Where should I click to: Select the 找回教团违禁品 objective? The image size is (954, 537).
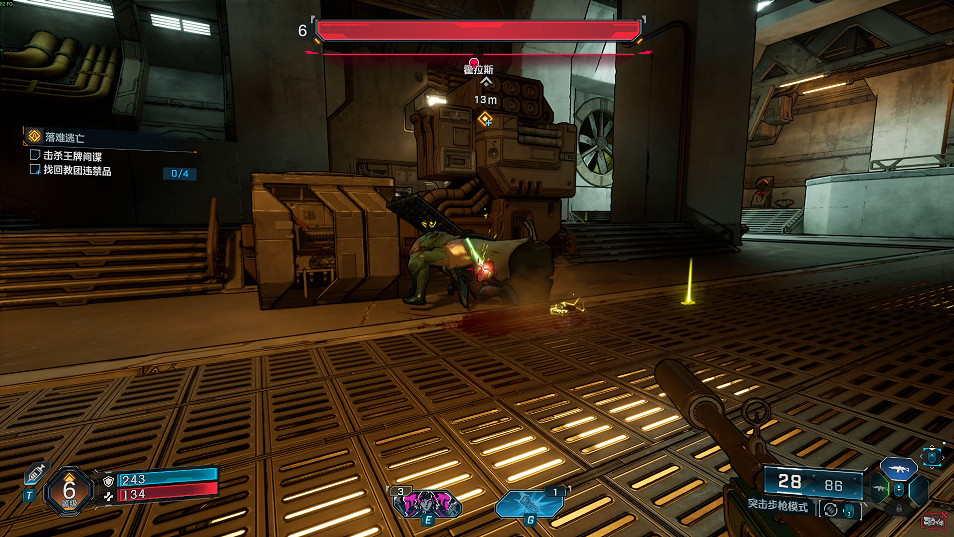pyautogui.click(x=78, y=171)
